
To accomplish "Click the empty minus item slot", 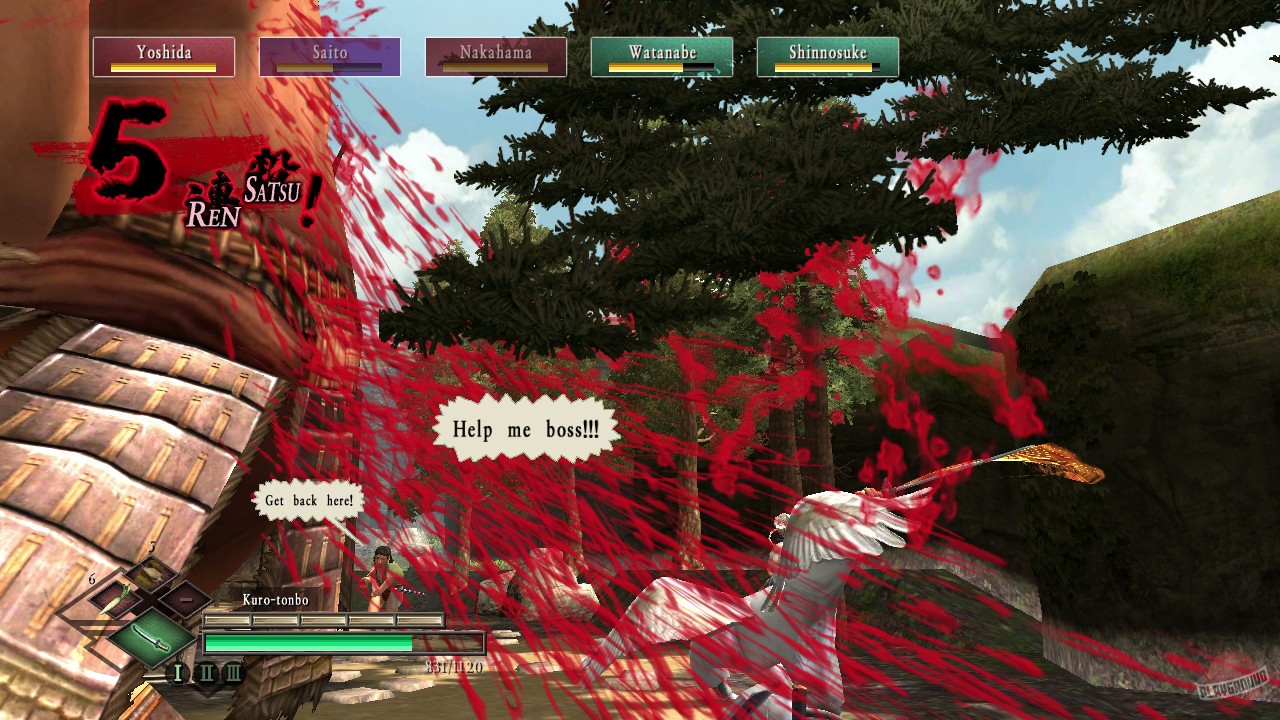I will [x=186, y=599].
